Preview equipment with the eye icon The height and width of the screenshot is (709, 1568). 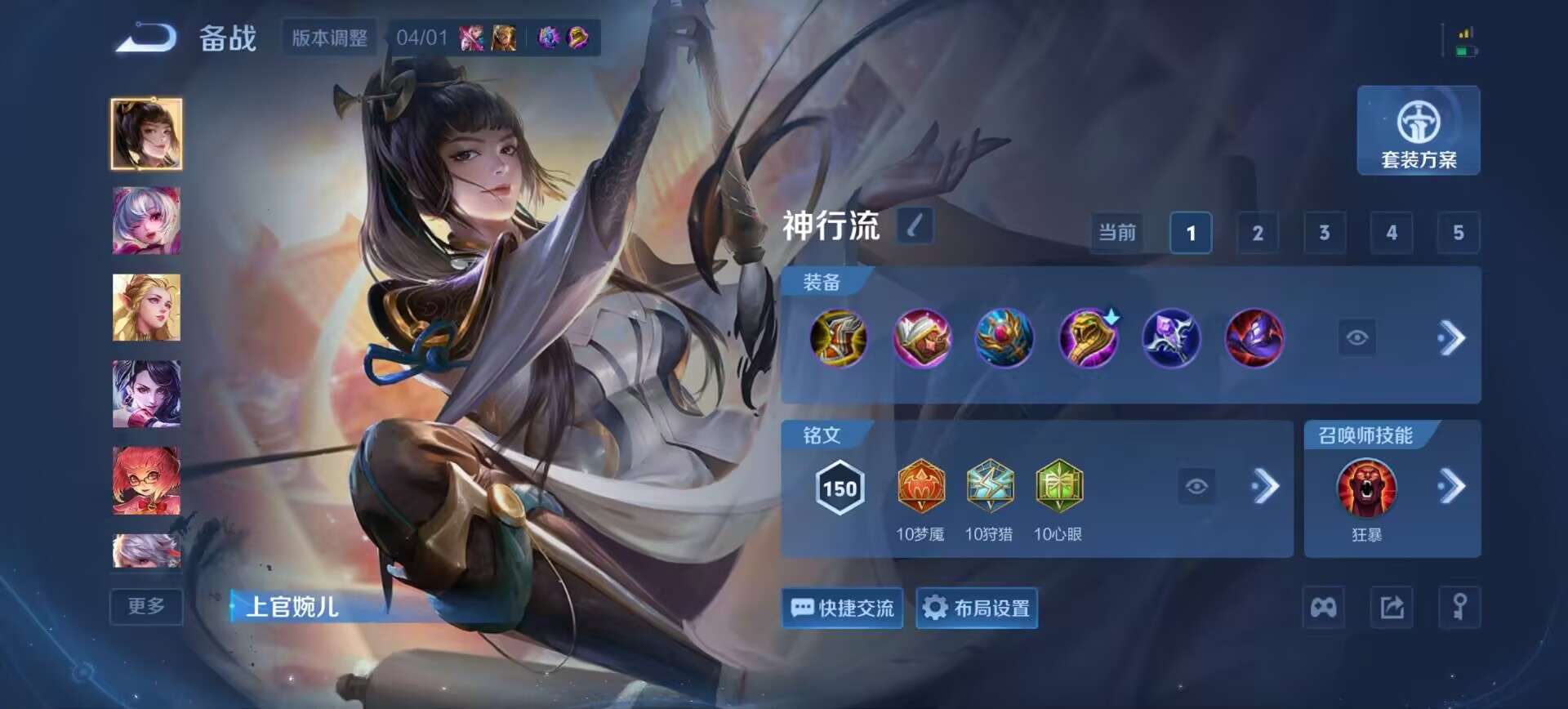pyautogui.click(x=1358, y=338)
